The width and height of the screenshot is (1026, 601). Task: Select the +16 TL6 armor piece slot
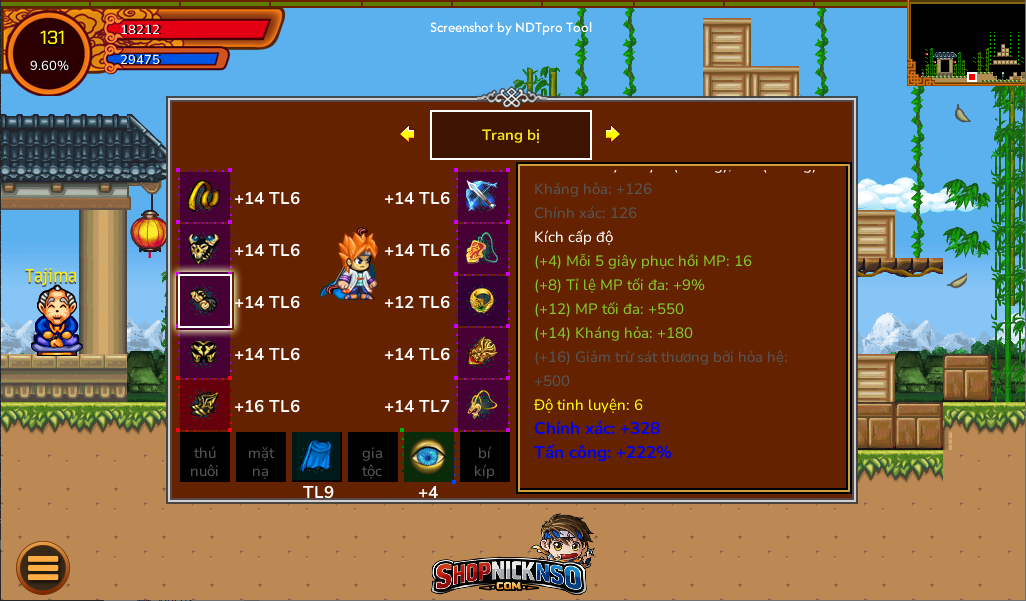coord(205,405)
